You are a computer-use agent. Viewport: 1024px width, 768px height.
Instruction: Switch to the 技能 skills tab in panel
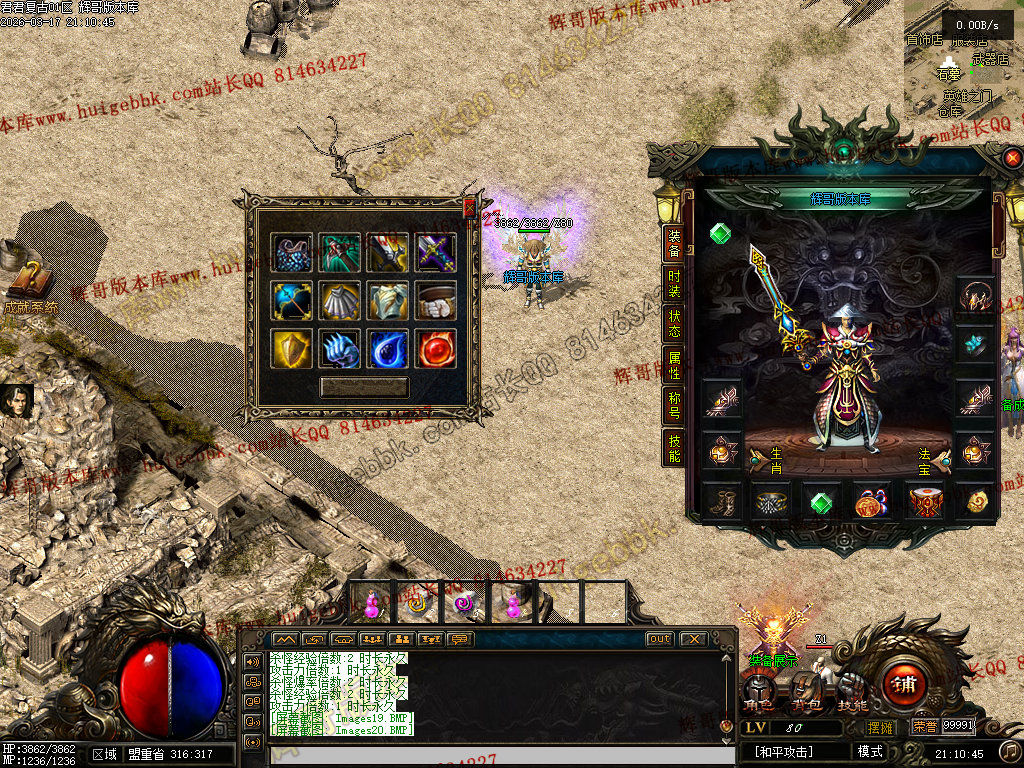click(674, 449)
